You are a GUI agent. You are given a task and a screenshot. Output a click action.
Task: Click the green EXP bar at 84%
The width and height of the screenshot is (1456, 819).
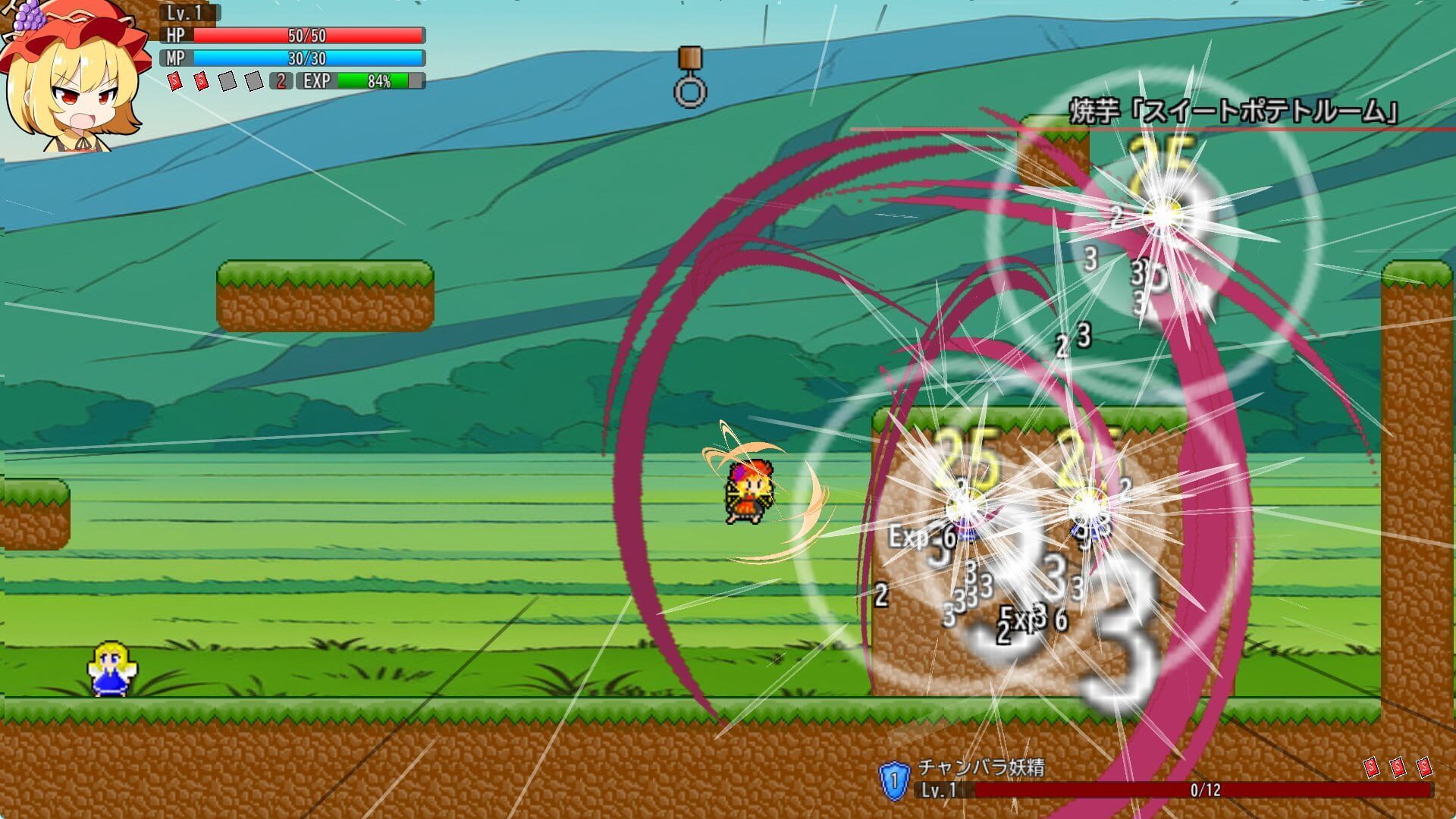coord(375,79)
